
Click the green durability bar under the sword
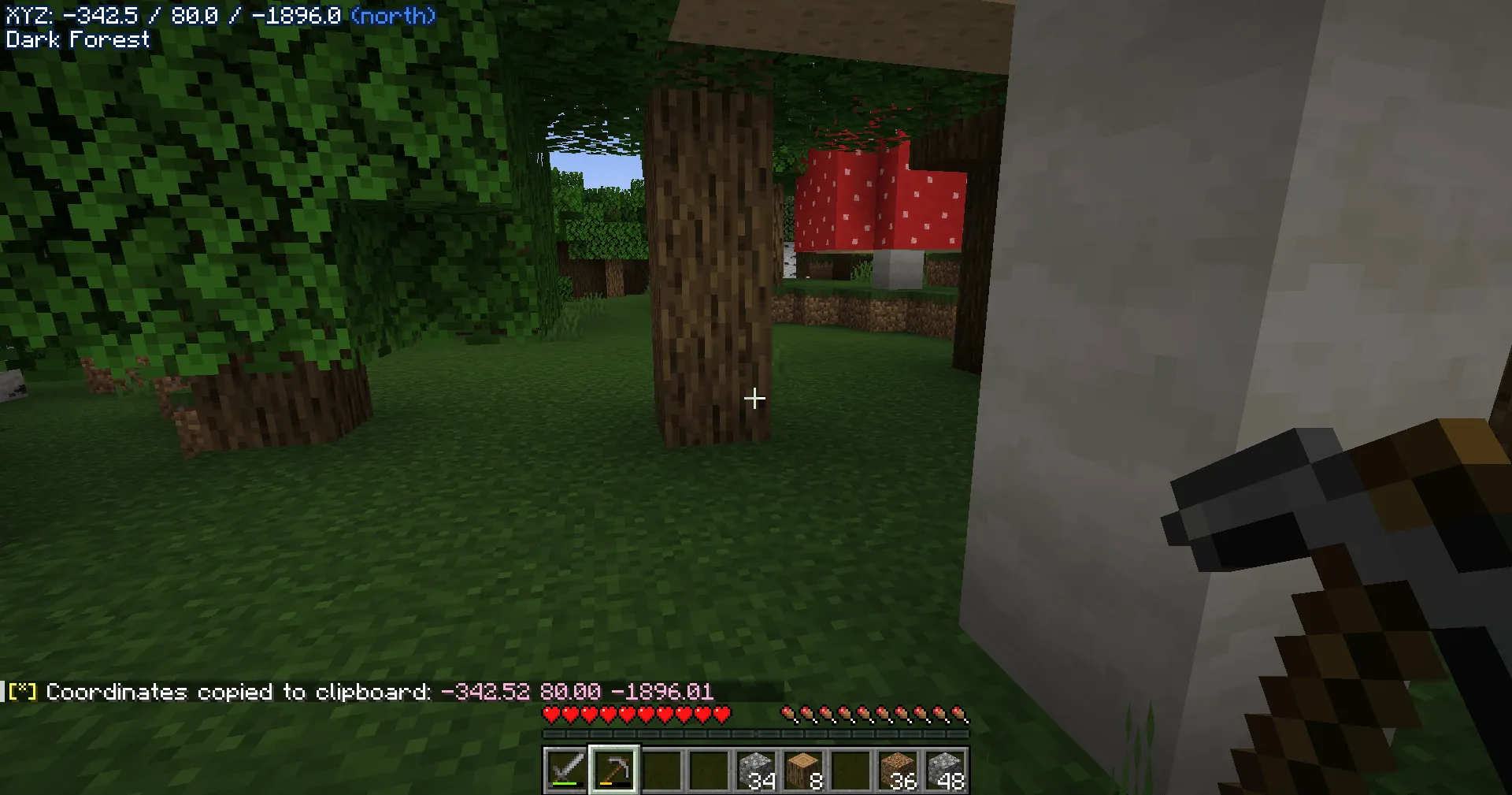pyautogui.click(x=565, y=782)
